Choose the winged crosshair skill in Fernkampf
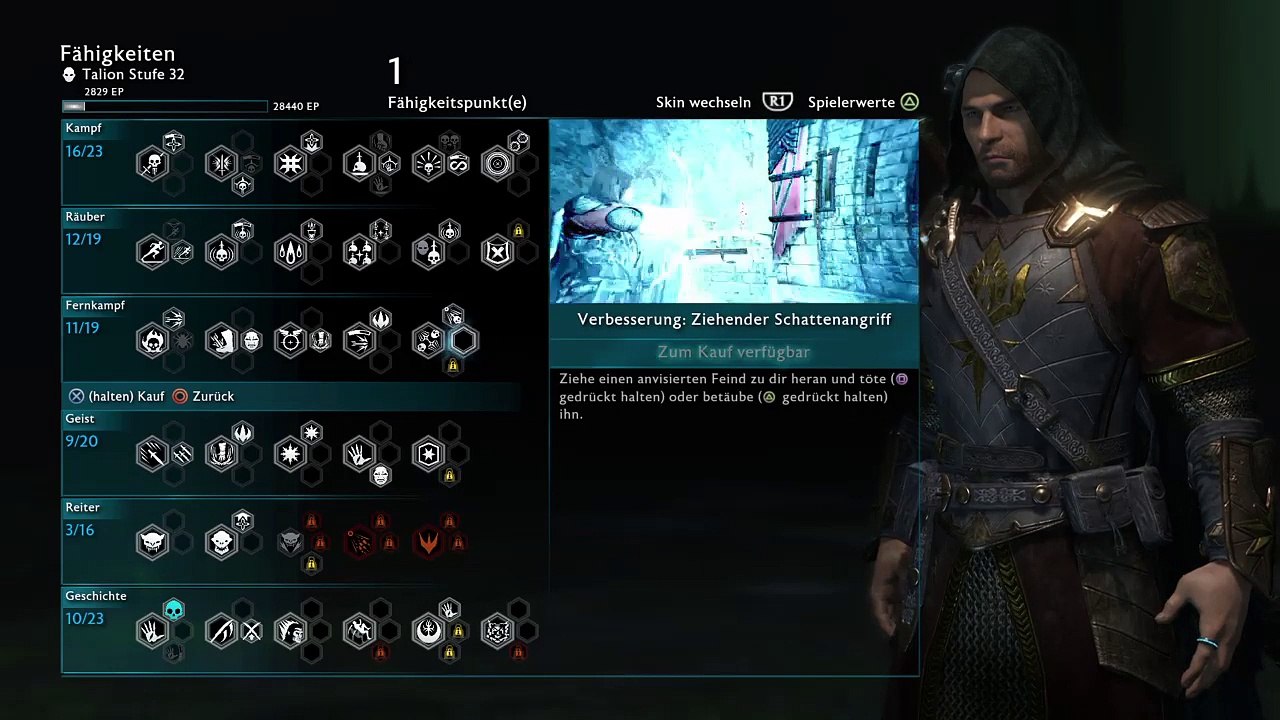 pos(290,340)
